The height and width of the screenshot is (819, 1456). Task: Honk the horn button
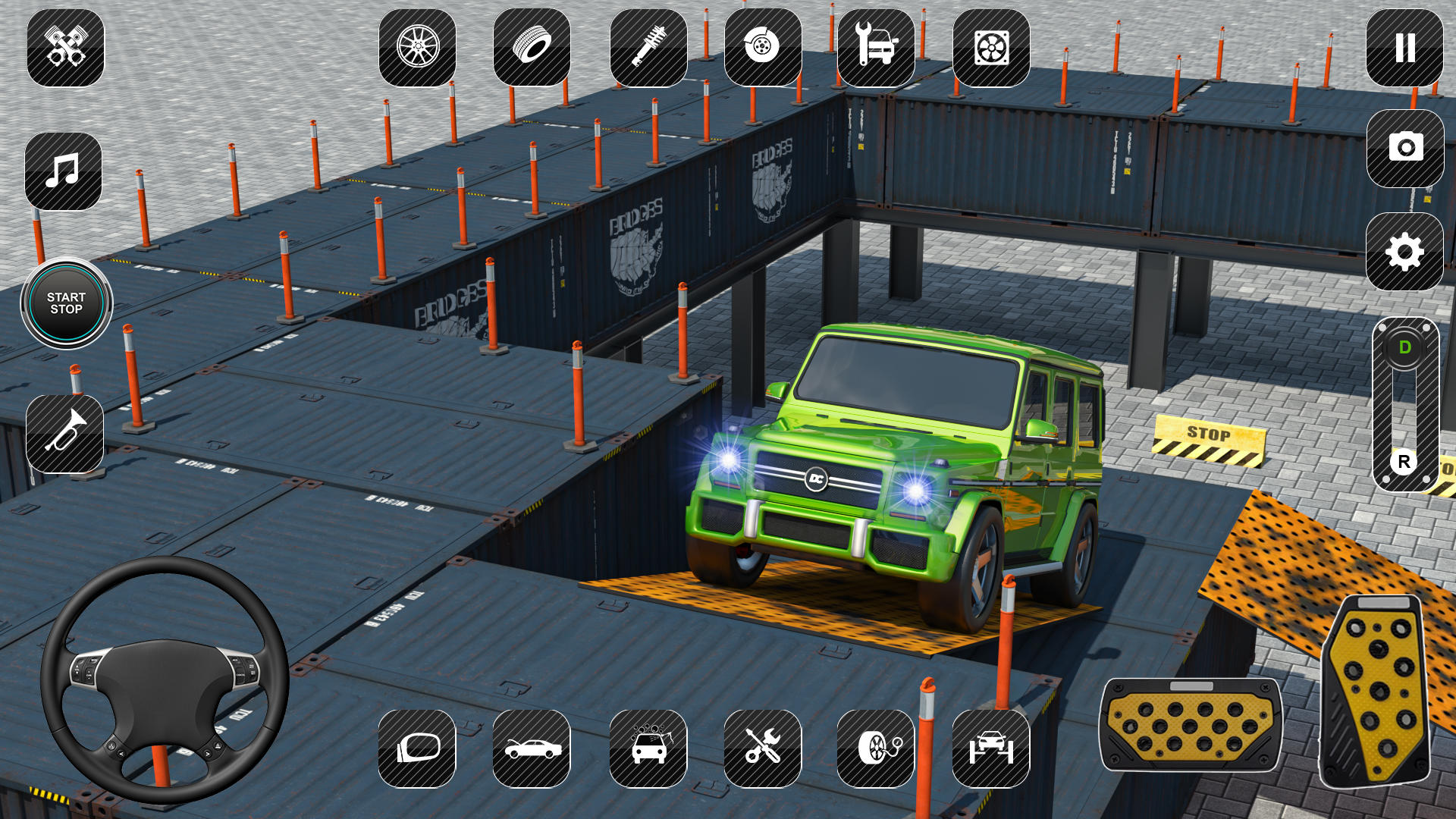tap(65, 434)
